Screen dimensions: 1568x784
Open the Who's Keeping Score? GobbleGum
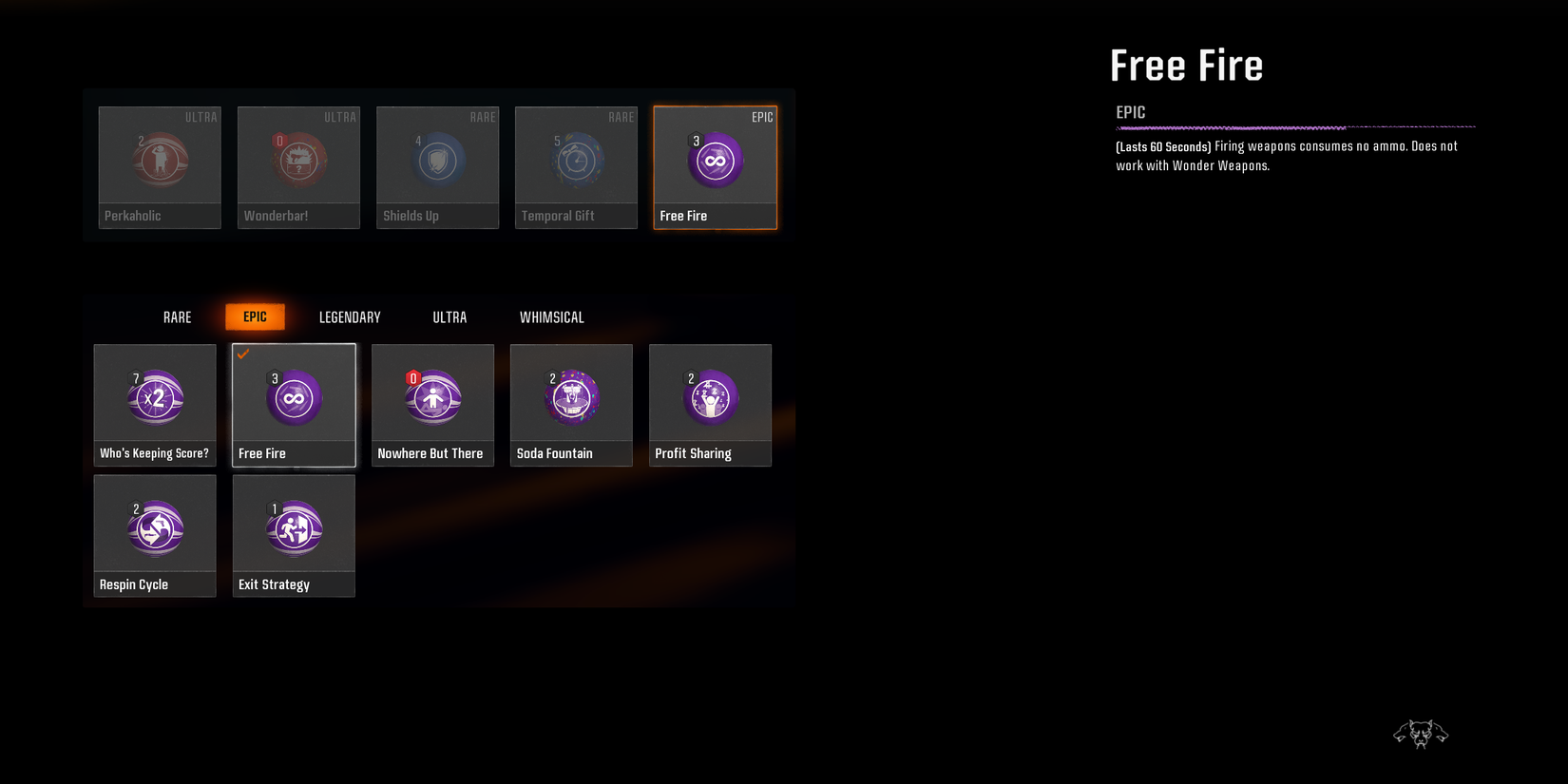[154, 406]
